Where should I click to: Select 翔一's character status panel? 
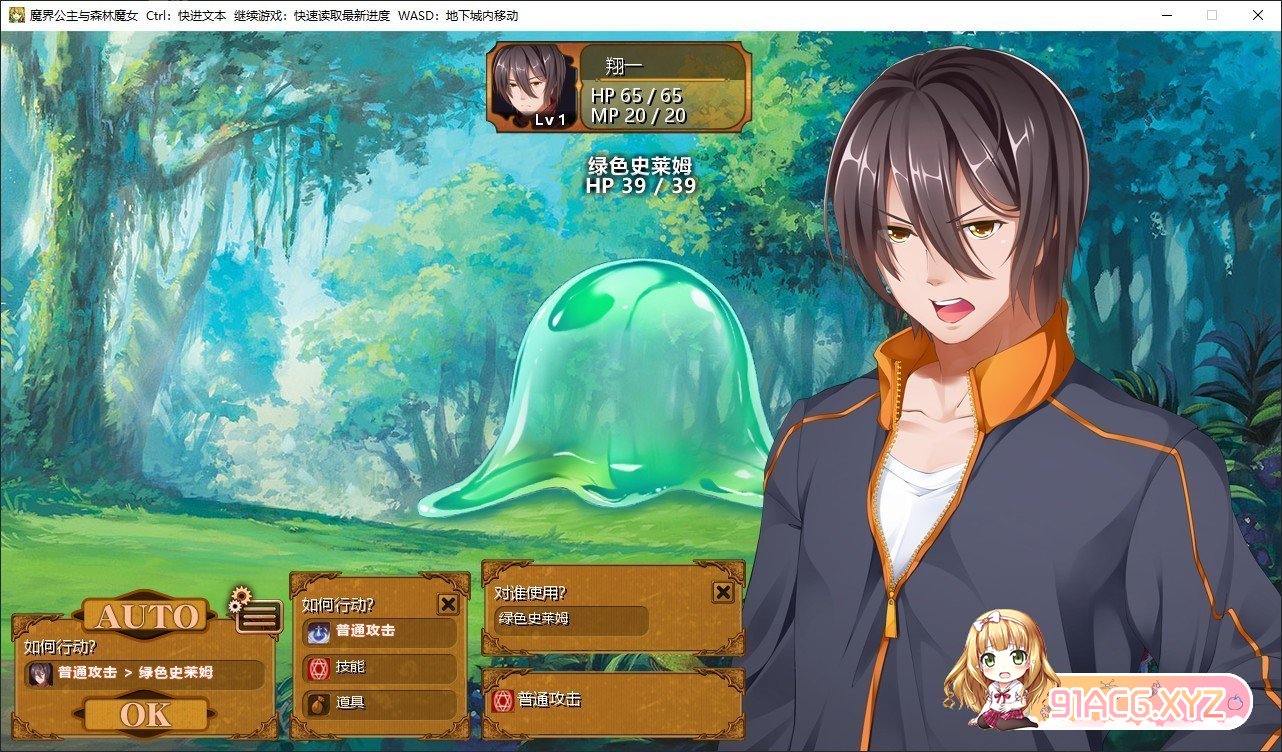[618, 87]
